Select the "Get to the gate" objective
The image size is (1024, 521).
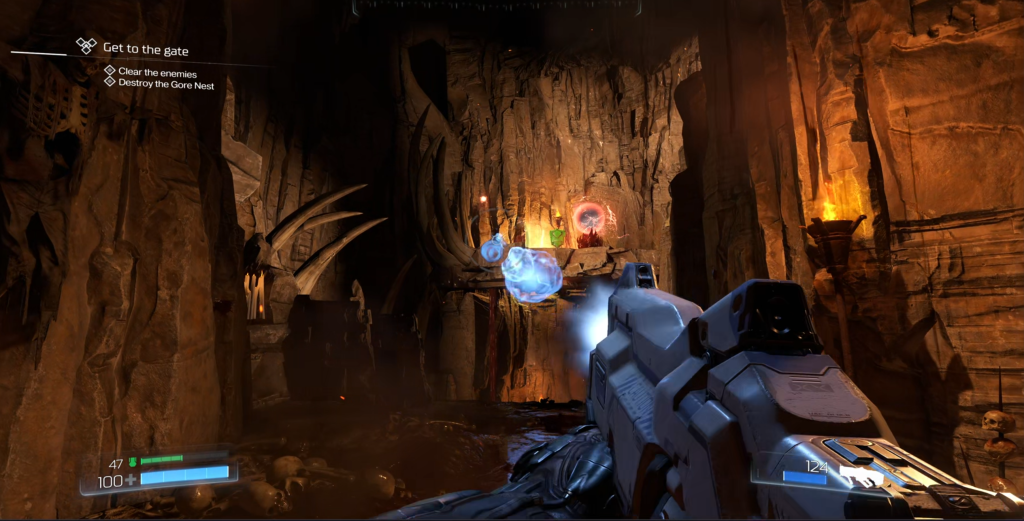pyautogui.click(x=145, y=48)
